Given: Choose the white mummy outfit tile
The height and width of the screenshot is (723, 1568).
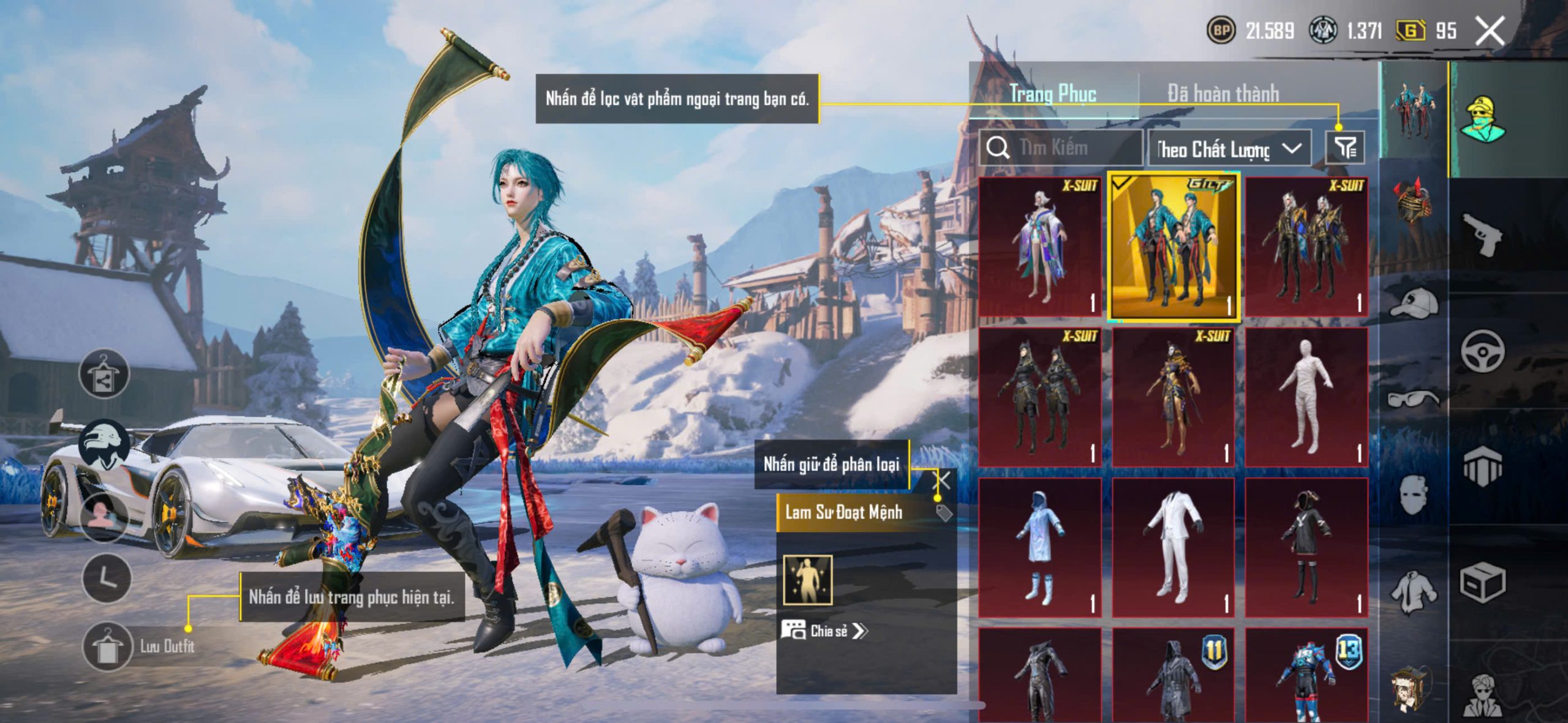Looking at the screenshot, I should point(1306,397).
